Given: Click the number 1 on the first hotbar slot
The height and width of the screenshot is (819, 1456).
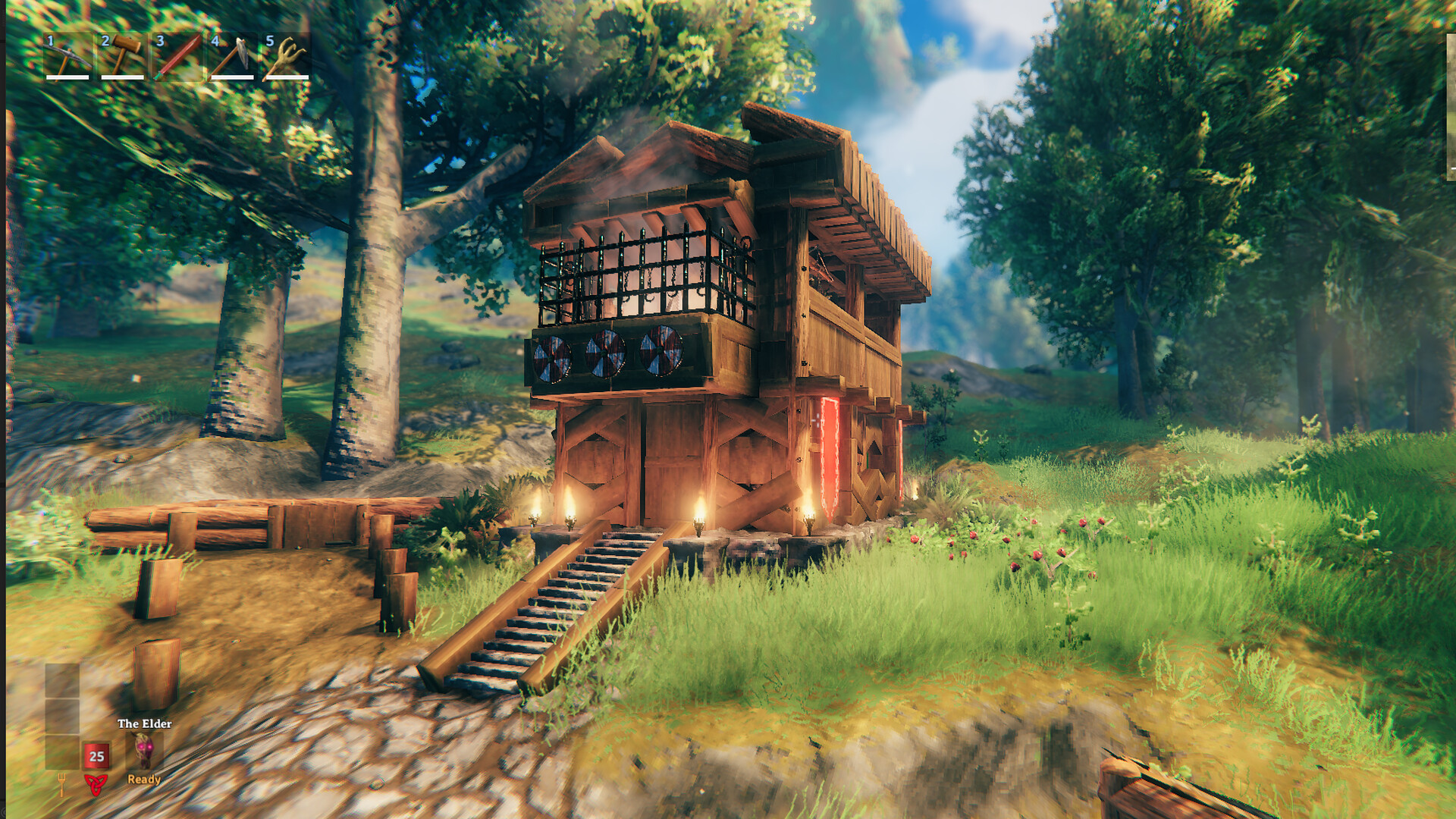Looking at the screenshot, I should click(49, 40).
